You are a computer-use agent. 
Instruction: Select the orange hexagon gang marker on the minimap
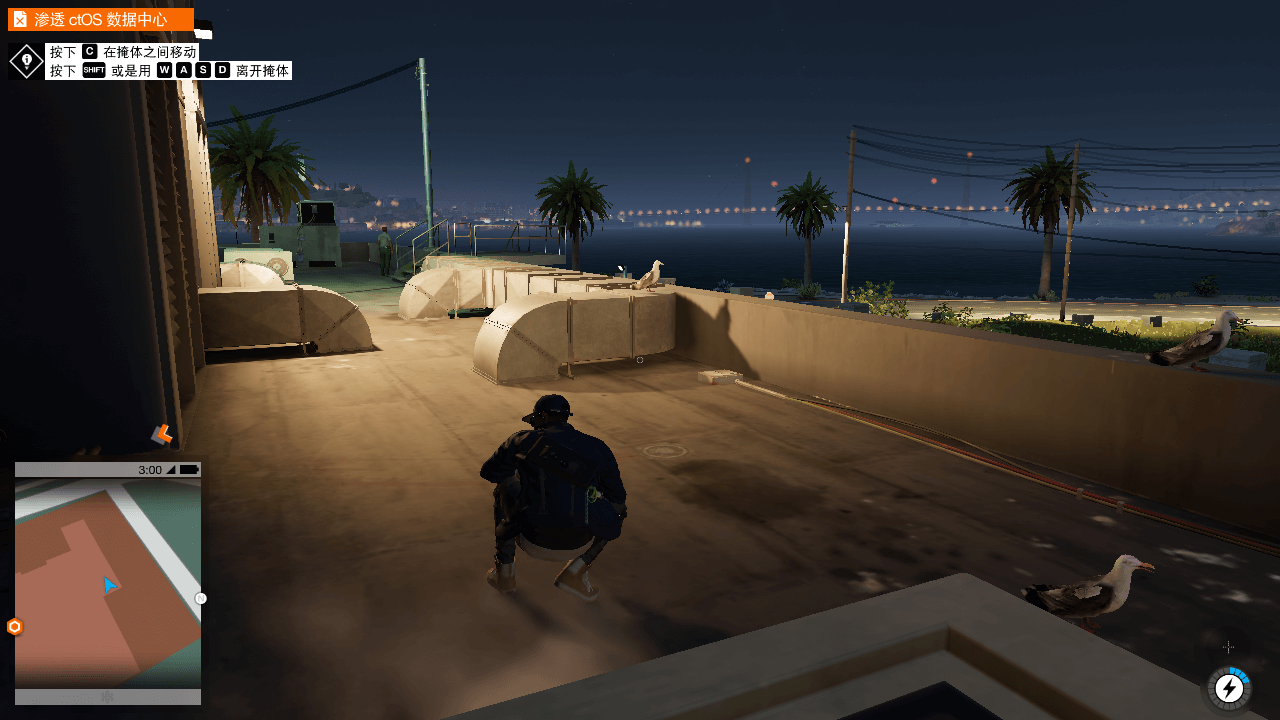tap(14, 625)
